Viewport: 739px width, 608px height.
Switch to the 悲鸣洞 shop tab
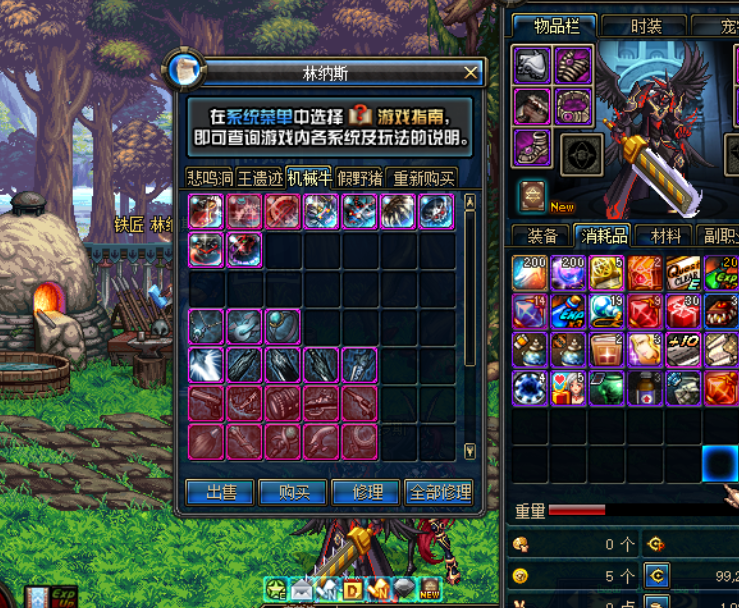click(210, 178)
